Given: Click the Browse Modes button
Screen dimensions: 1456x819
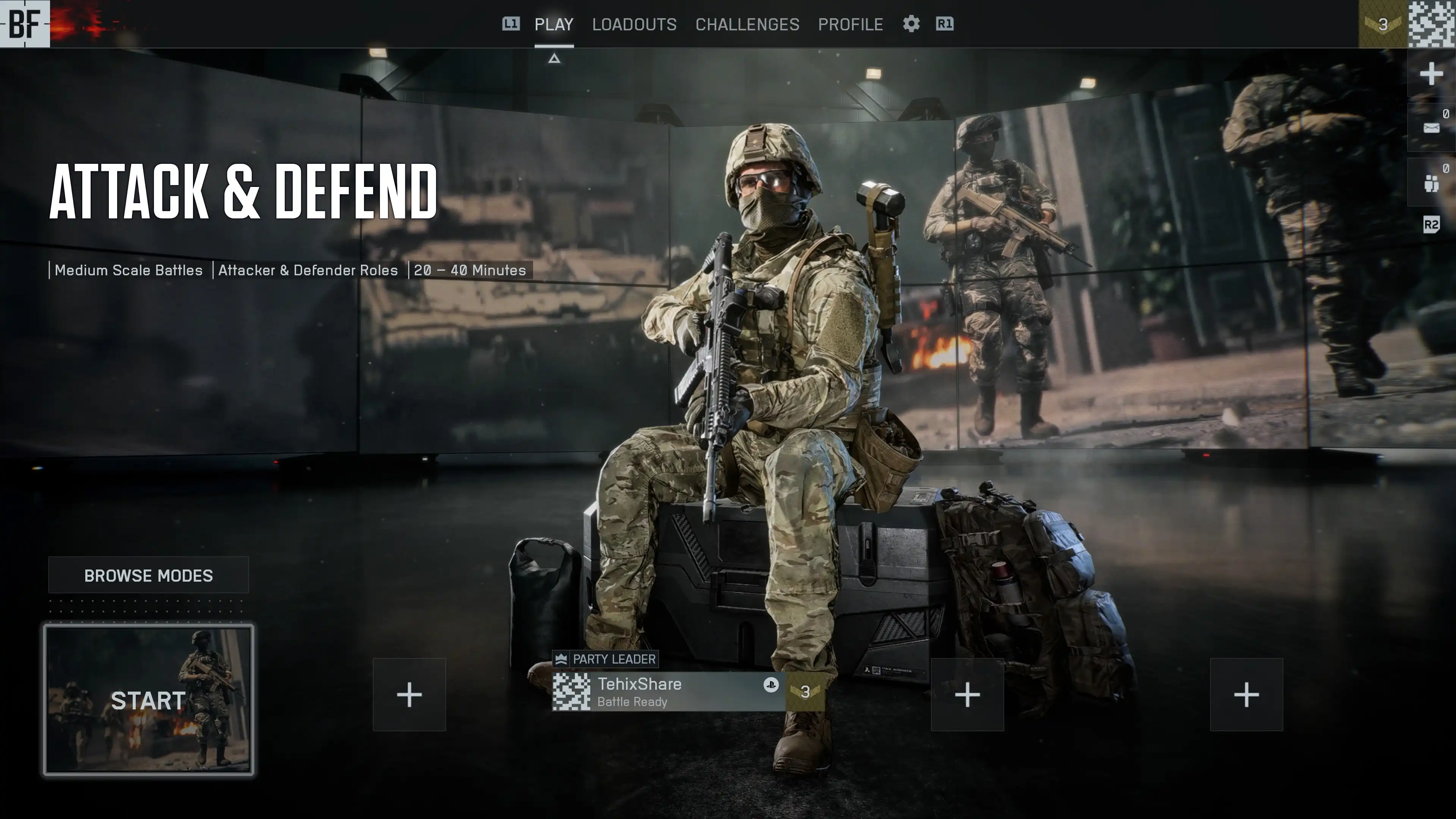Looking at the screenshot, I should click(x=148, y=575).
